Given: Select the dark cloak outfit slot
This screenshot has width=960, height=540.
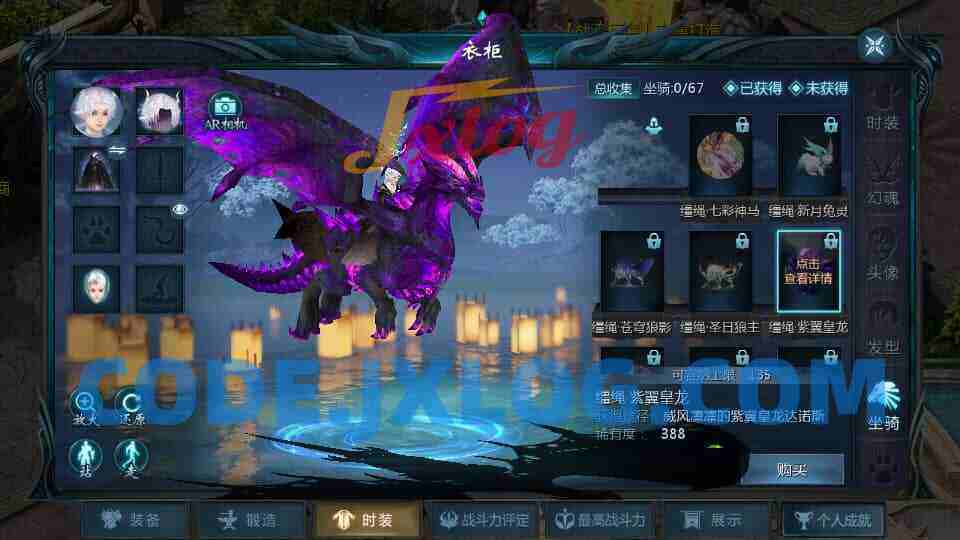Looking at the screenshot, I should [97, 170].
